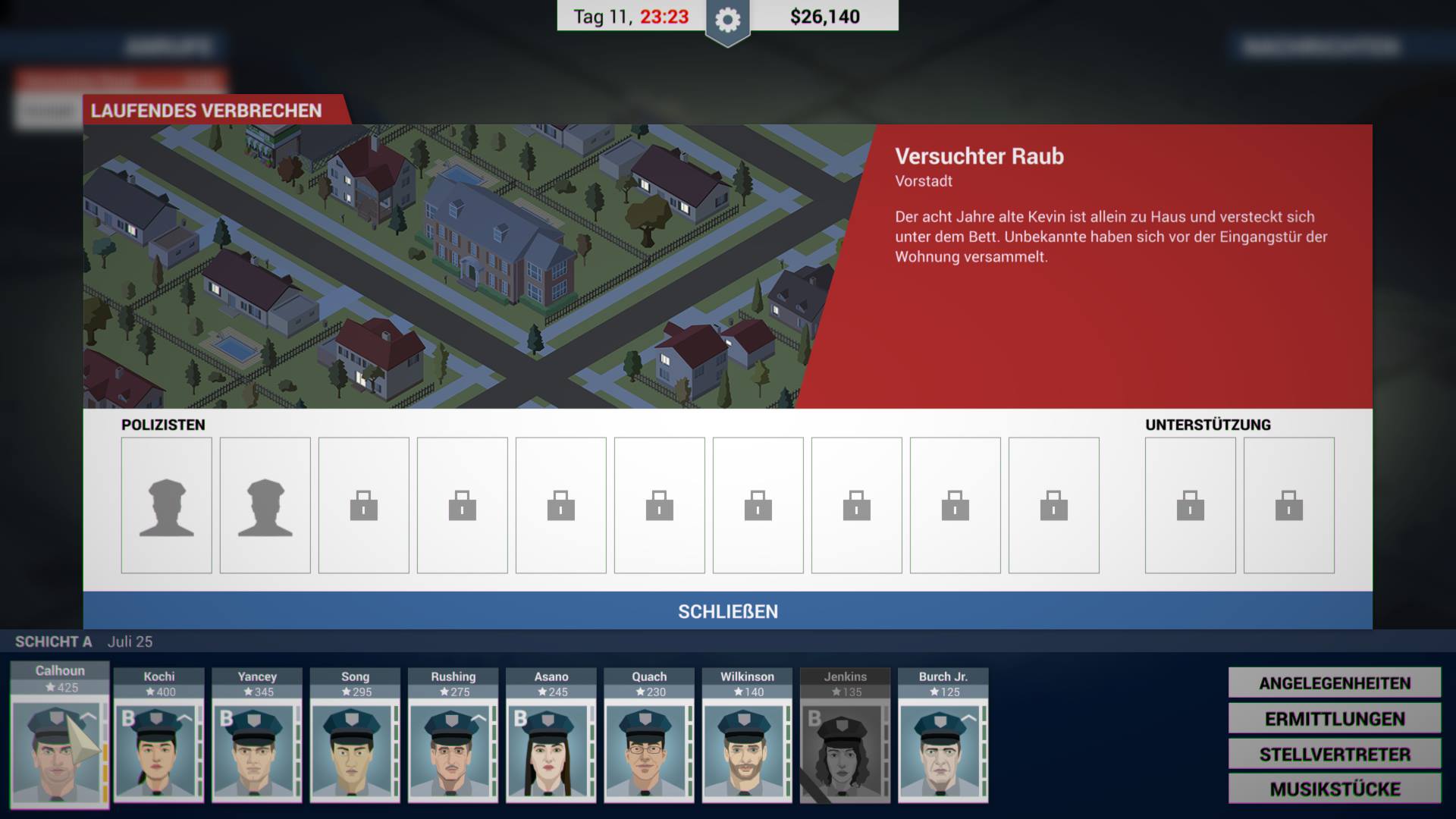Select officer Asano's card
This screenshot has width=1456, height=819.
551,751
